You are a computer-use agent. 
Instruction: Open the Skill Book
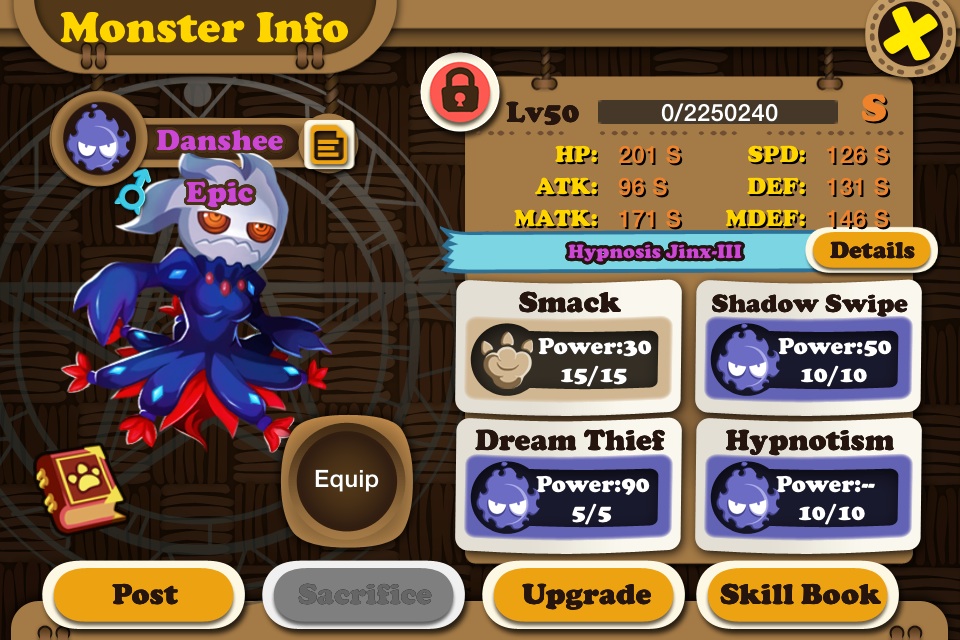click(802, 594)
